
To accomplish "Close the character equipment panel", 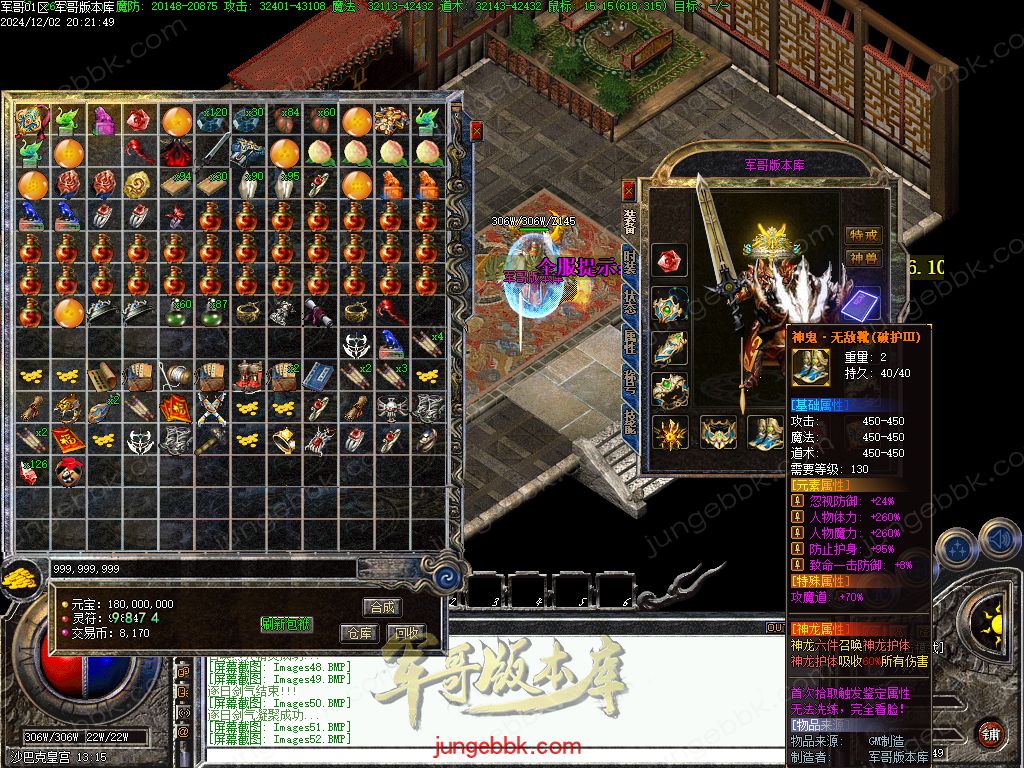I will [x=628, y=188].
